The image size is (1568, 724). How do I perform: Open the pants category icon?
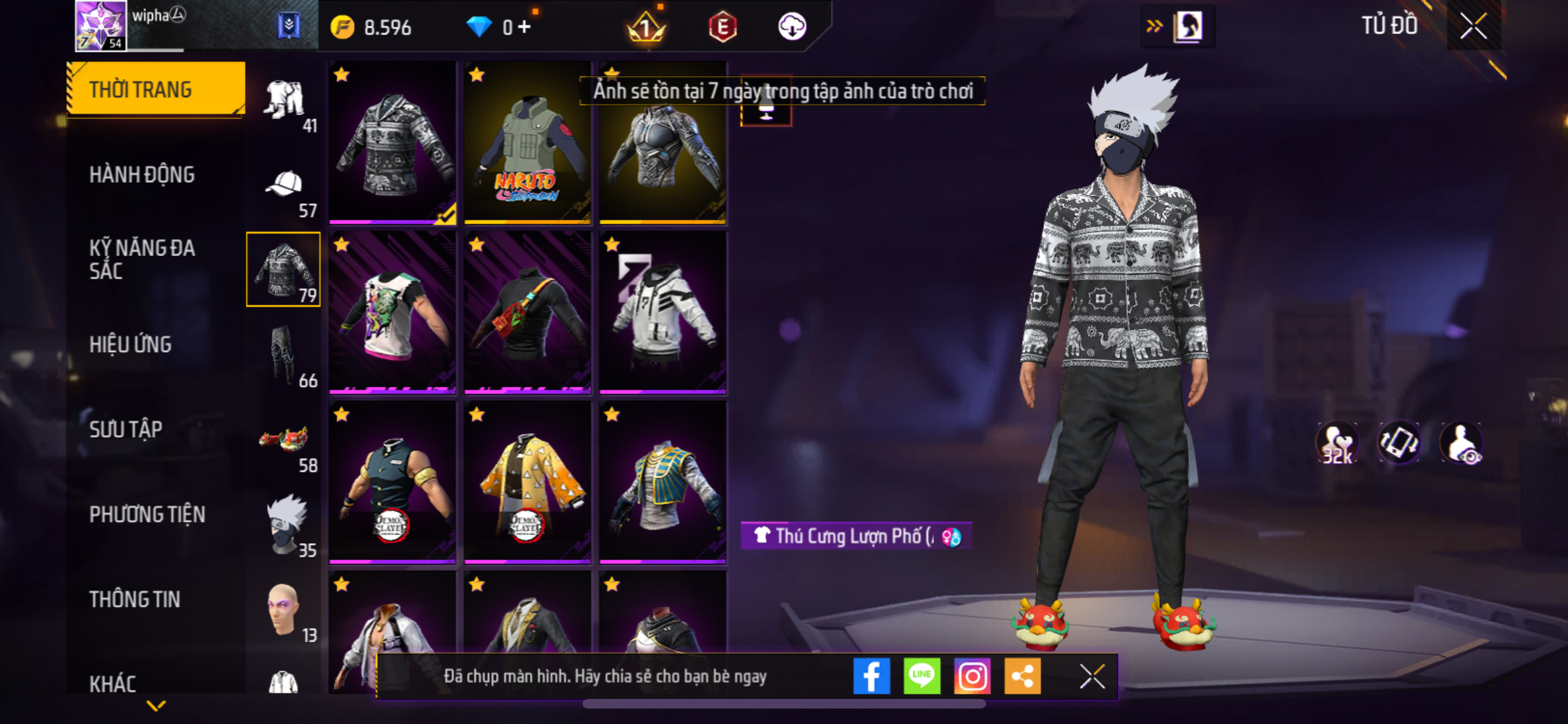[x=284, y=355]
